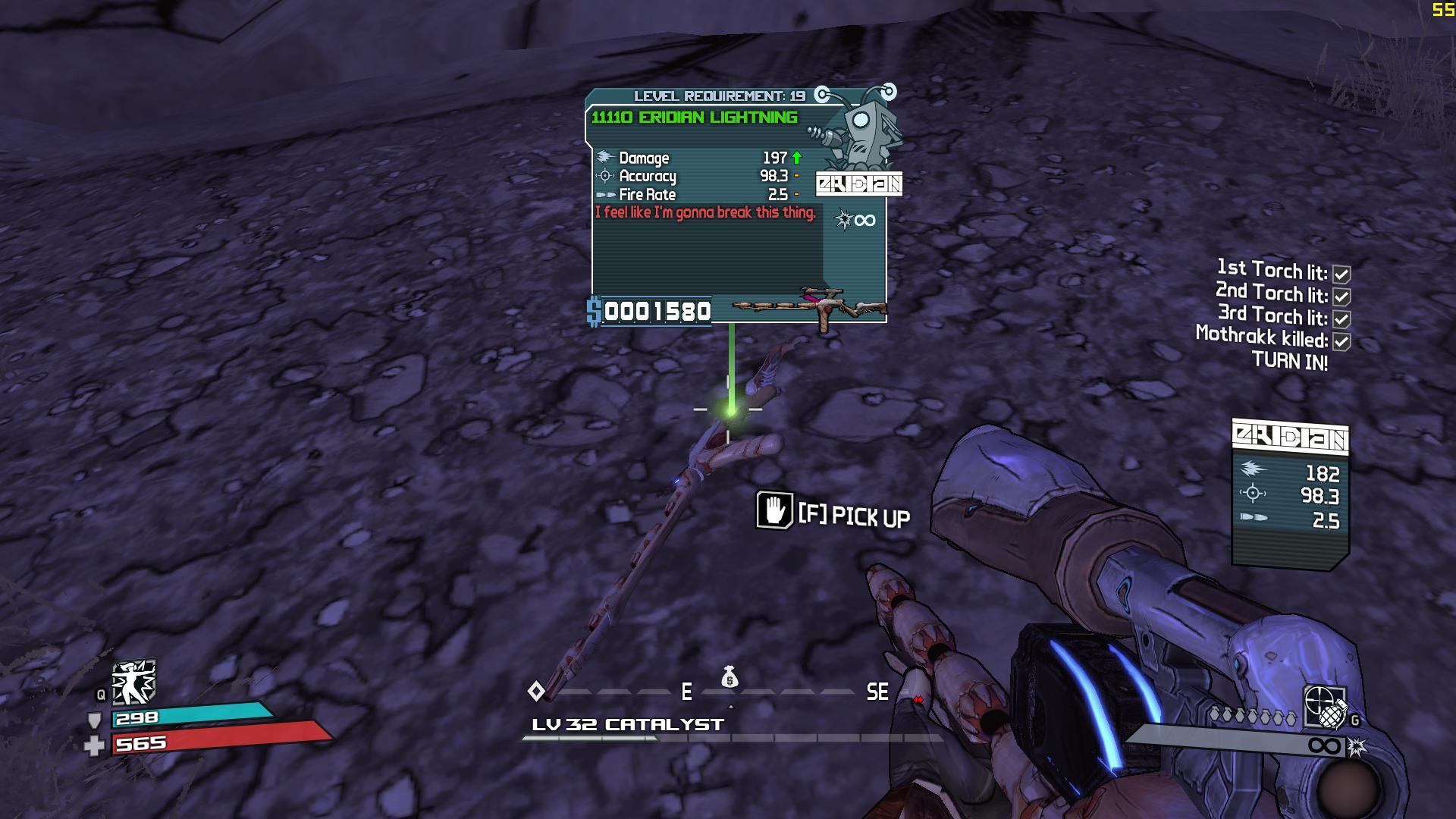This screenshot has width=1456, height=819.
Task: Activate the Phasewalk action skill icon
Action: (133, 681)
